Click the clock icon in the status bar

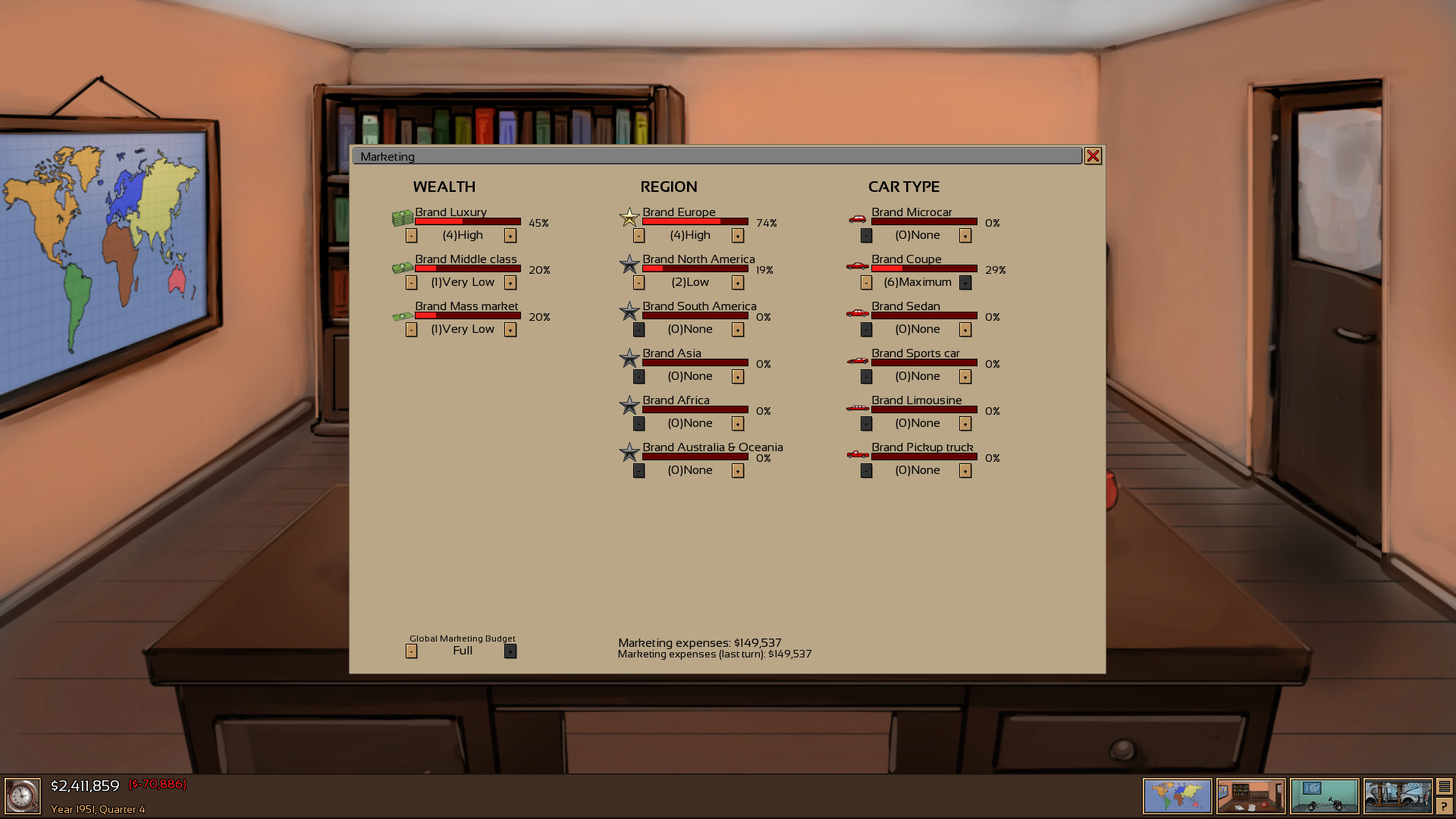point(23,795)
